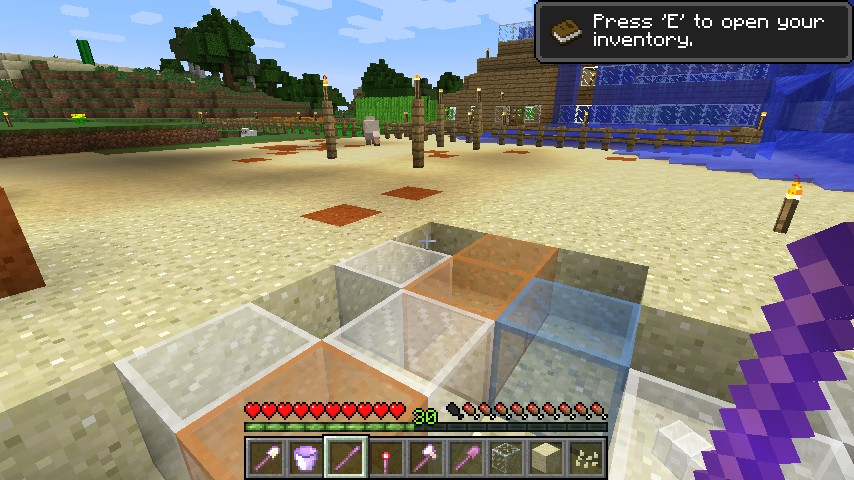Select the highlighted enchanted rod slot
Image resolution: width=854 pixels, height=480 pixels.
click(x=346, y=457)
